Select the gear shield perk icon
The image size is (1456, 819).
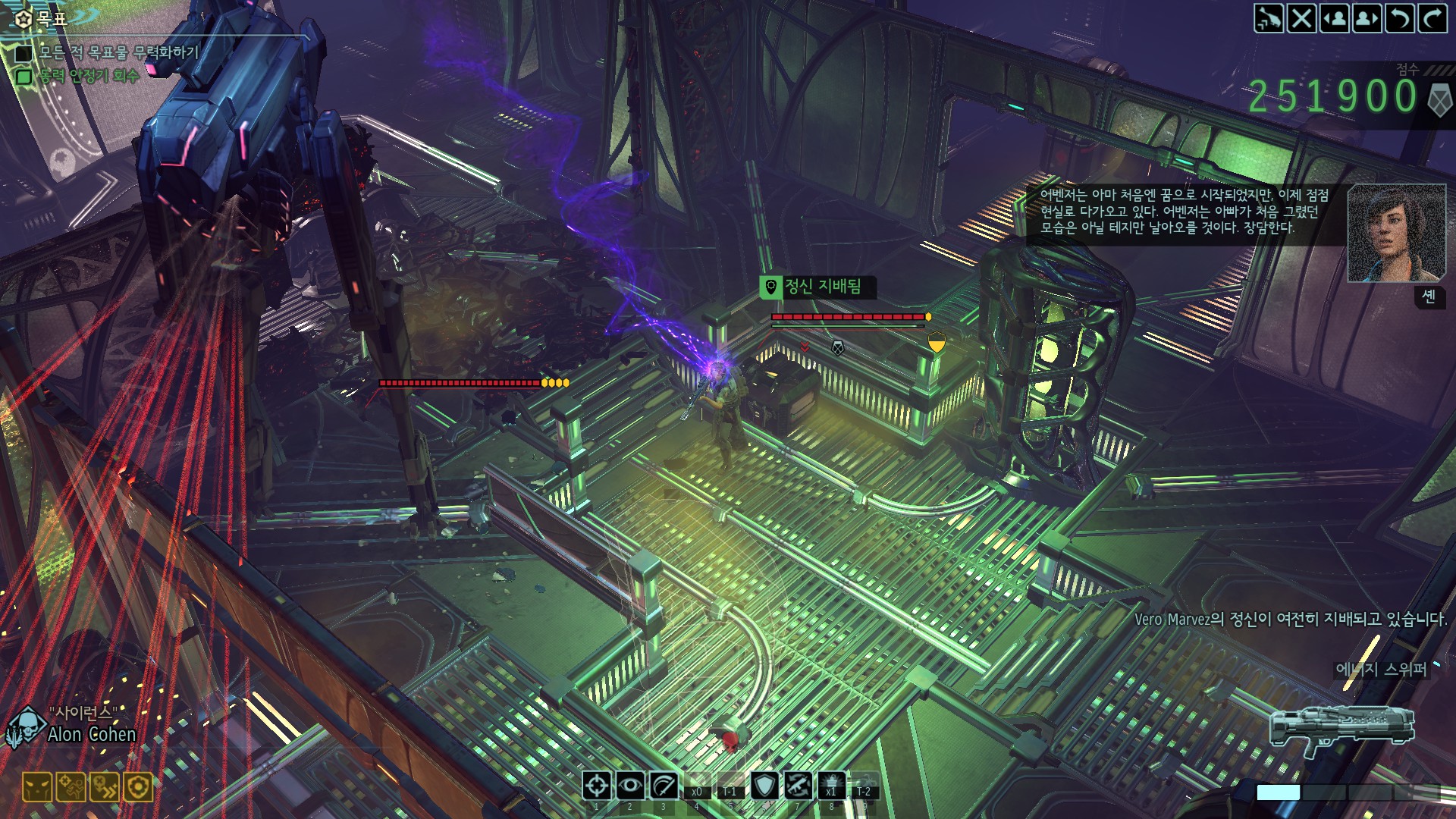point(138,788)
